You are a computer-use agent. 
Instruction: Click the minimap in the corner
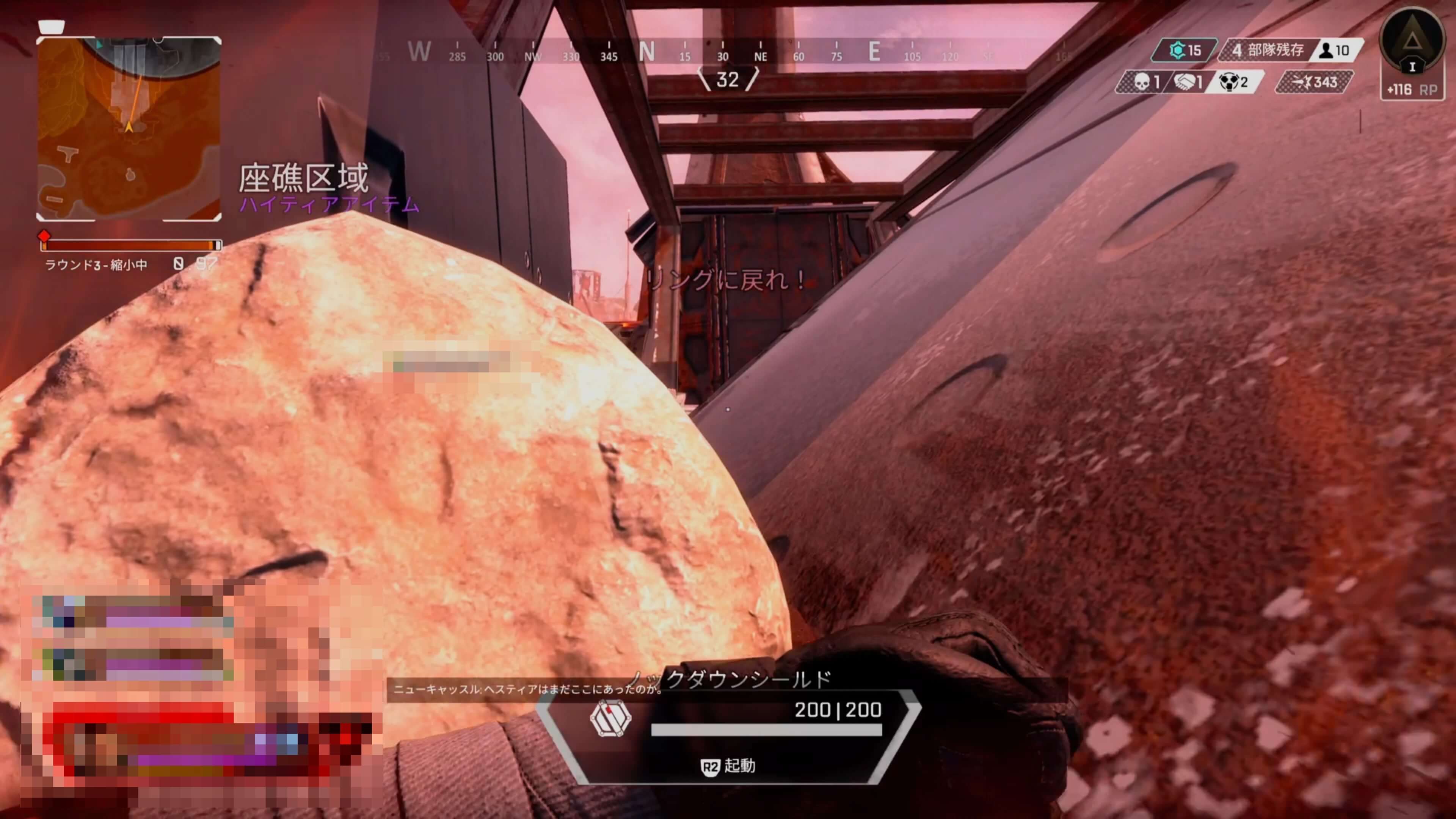click(x=129, y=128)
